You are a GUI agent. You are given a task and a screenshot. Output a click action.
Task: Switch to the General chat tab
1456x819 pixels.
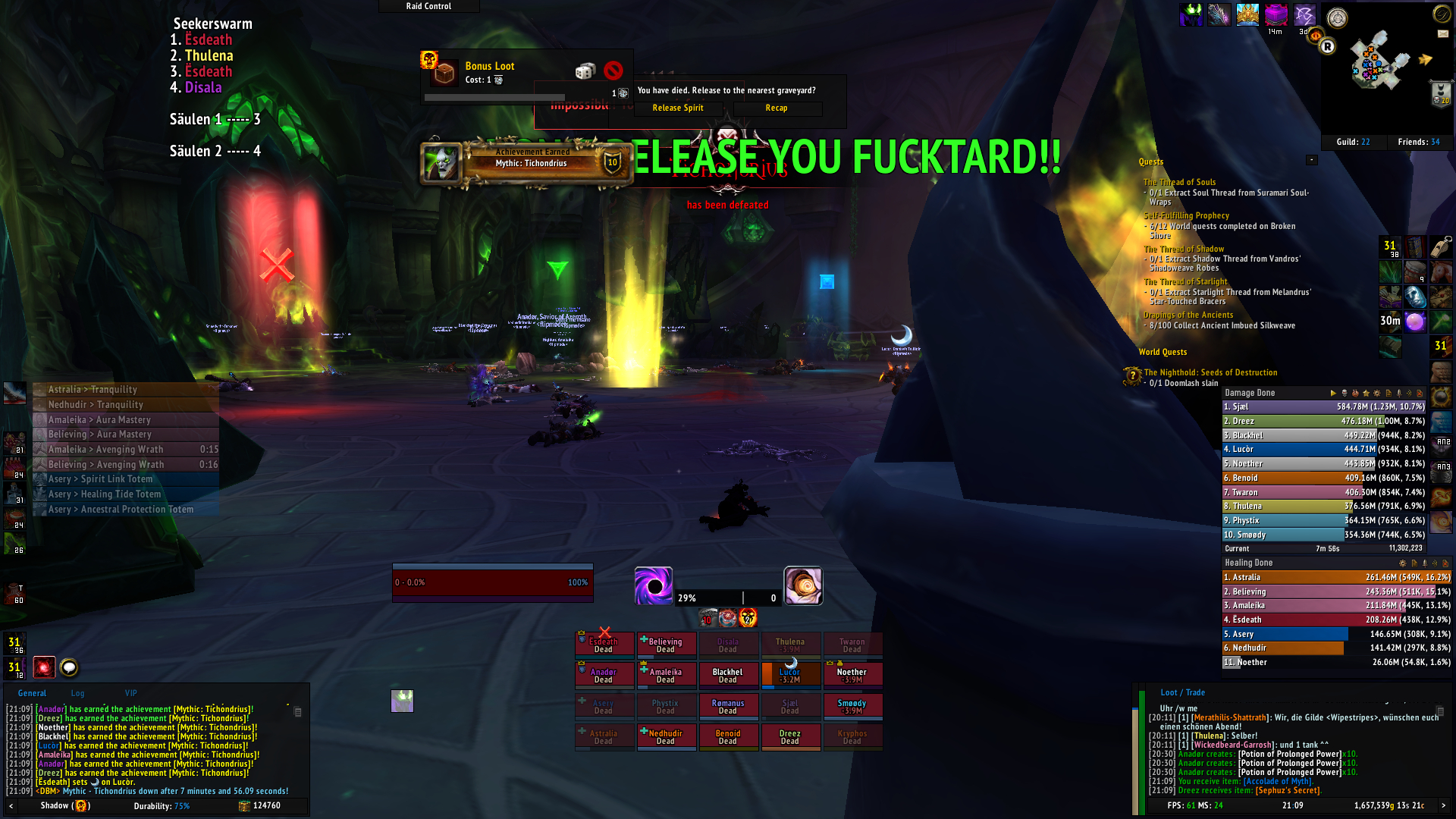pyautogui.click(x=32, y=693)
